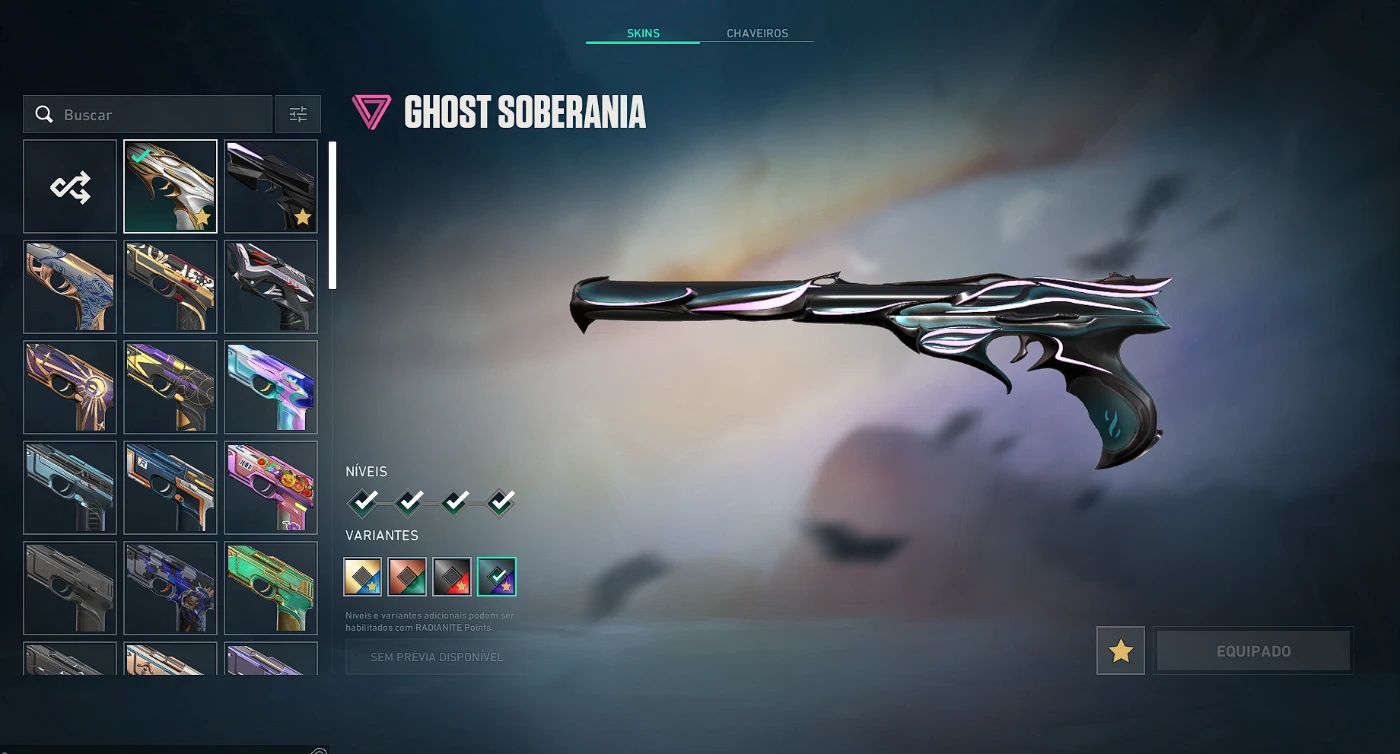Click the Buscar search field
This screenshot has height=754, width=1400.
pos(160,115)
